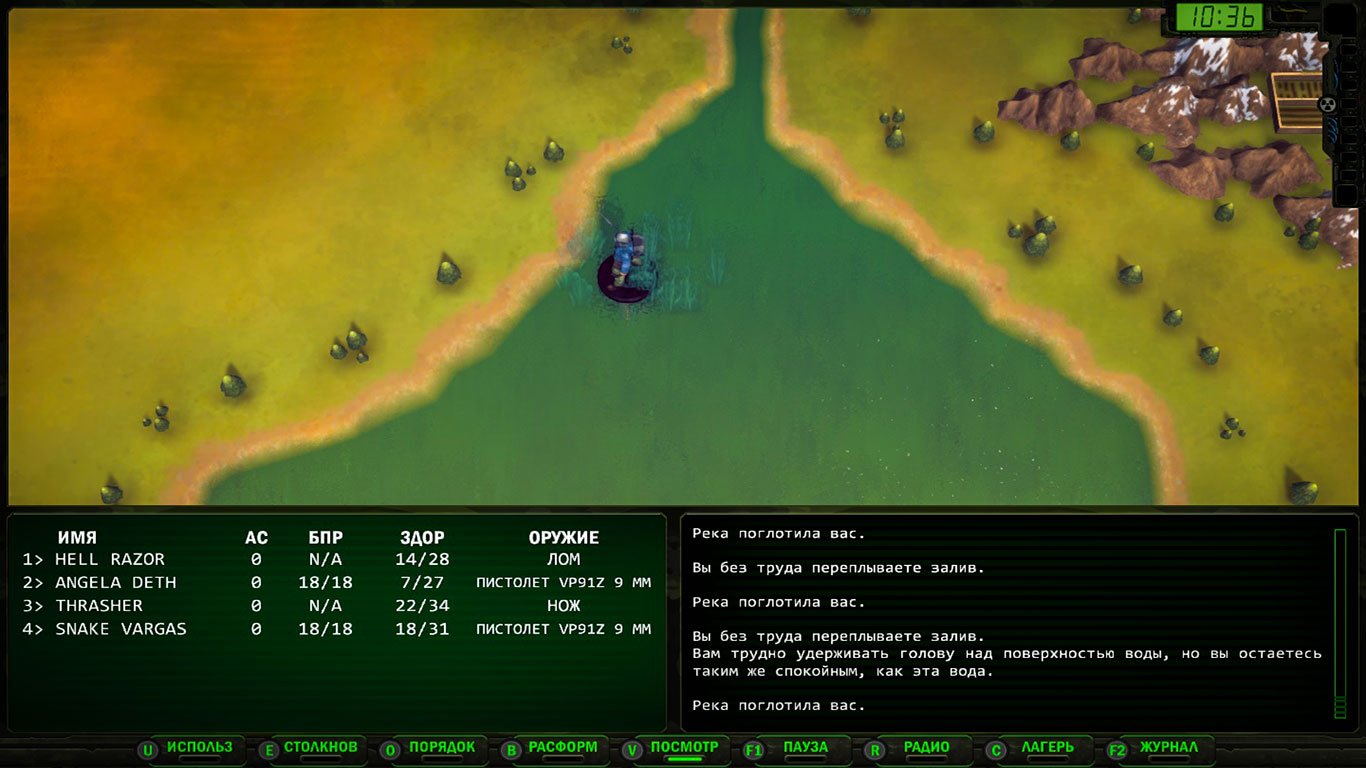Select party member Angela Deth

115,583
